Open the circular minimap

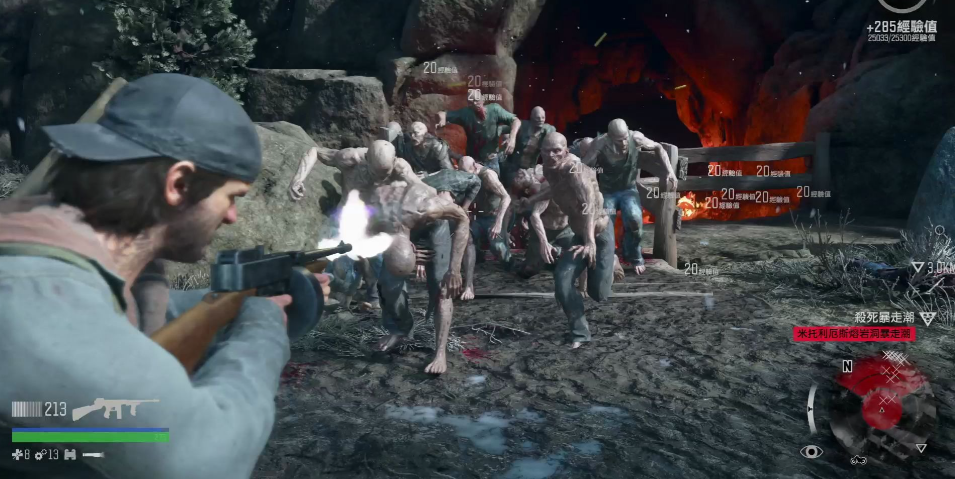(x=880, y=402)
